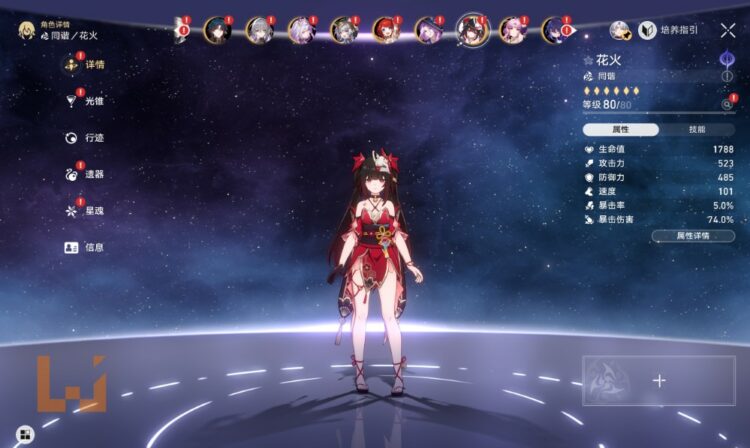The height and width of the screenshot is (448, 750).
Task: Click the info icon beside 同谐 path
Action: coord(727,76)
